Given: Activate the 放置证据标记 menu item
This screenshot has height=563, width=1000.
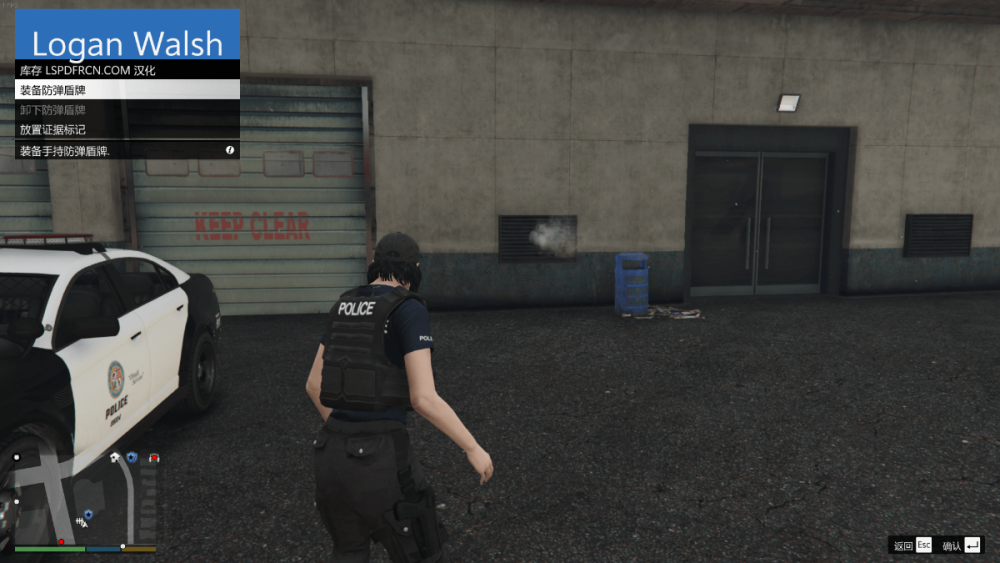Looking at the screenshot, I should (127, 130).
